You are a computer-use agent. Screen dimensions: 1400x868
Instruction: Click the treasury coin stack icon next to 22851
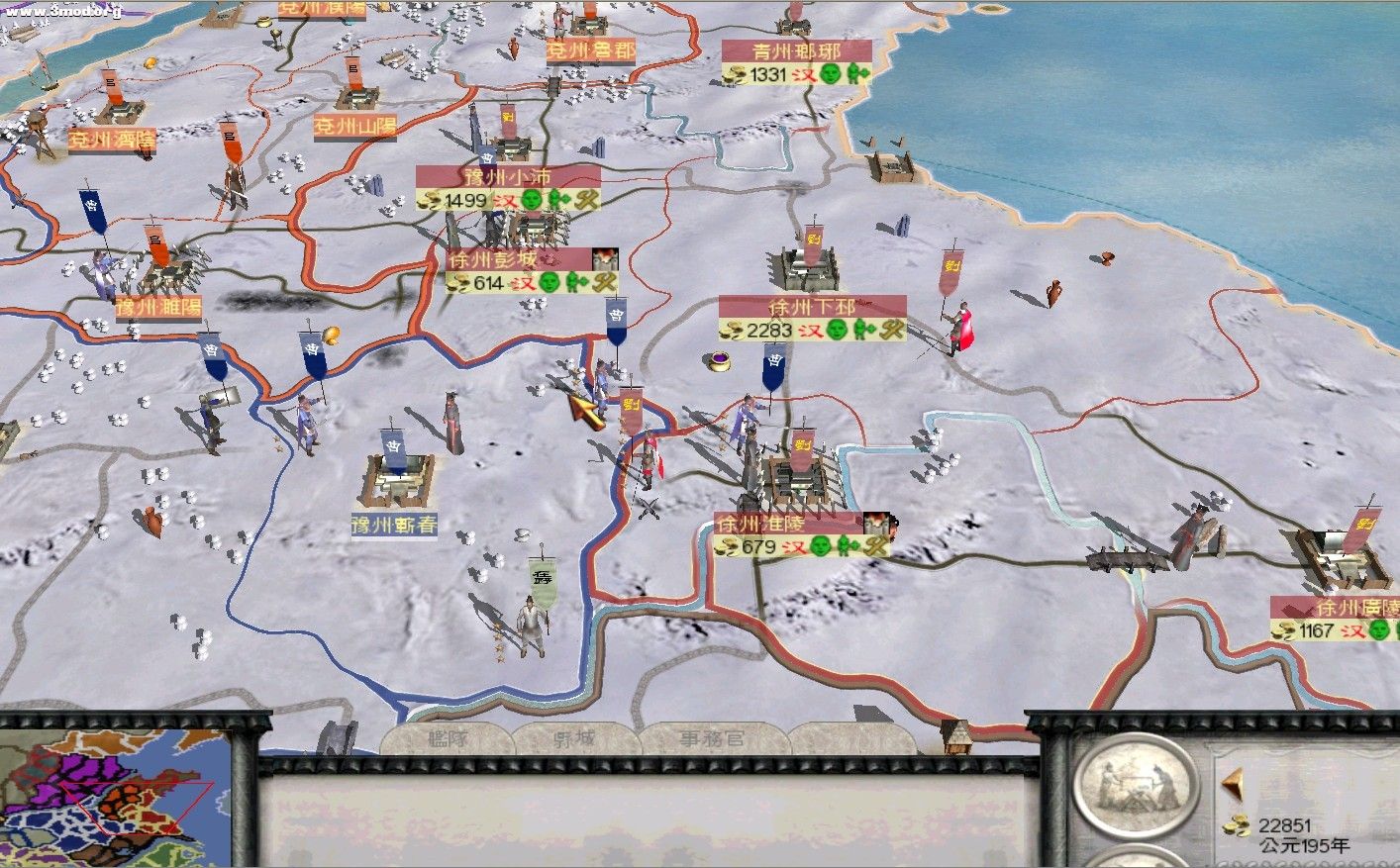pyautogui.click(x=1238, y=824)
